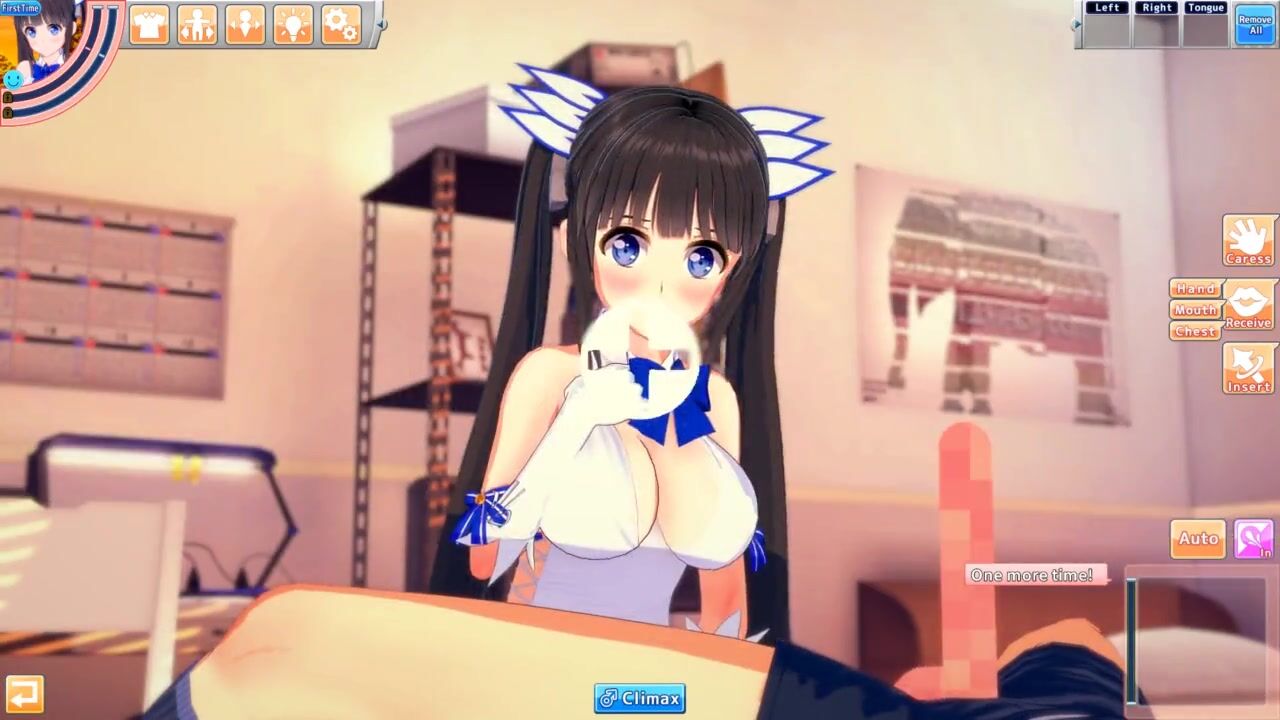
Task: Select the Mouth option
Action: [1195, 310]
